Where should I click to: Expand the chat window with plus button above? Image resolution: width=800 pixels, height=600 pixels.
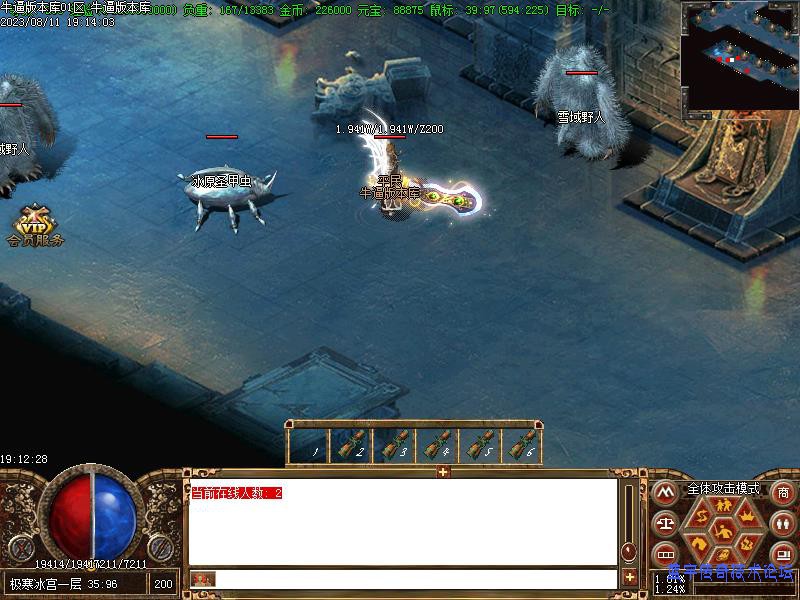coord(443,472)
